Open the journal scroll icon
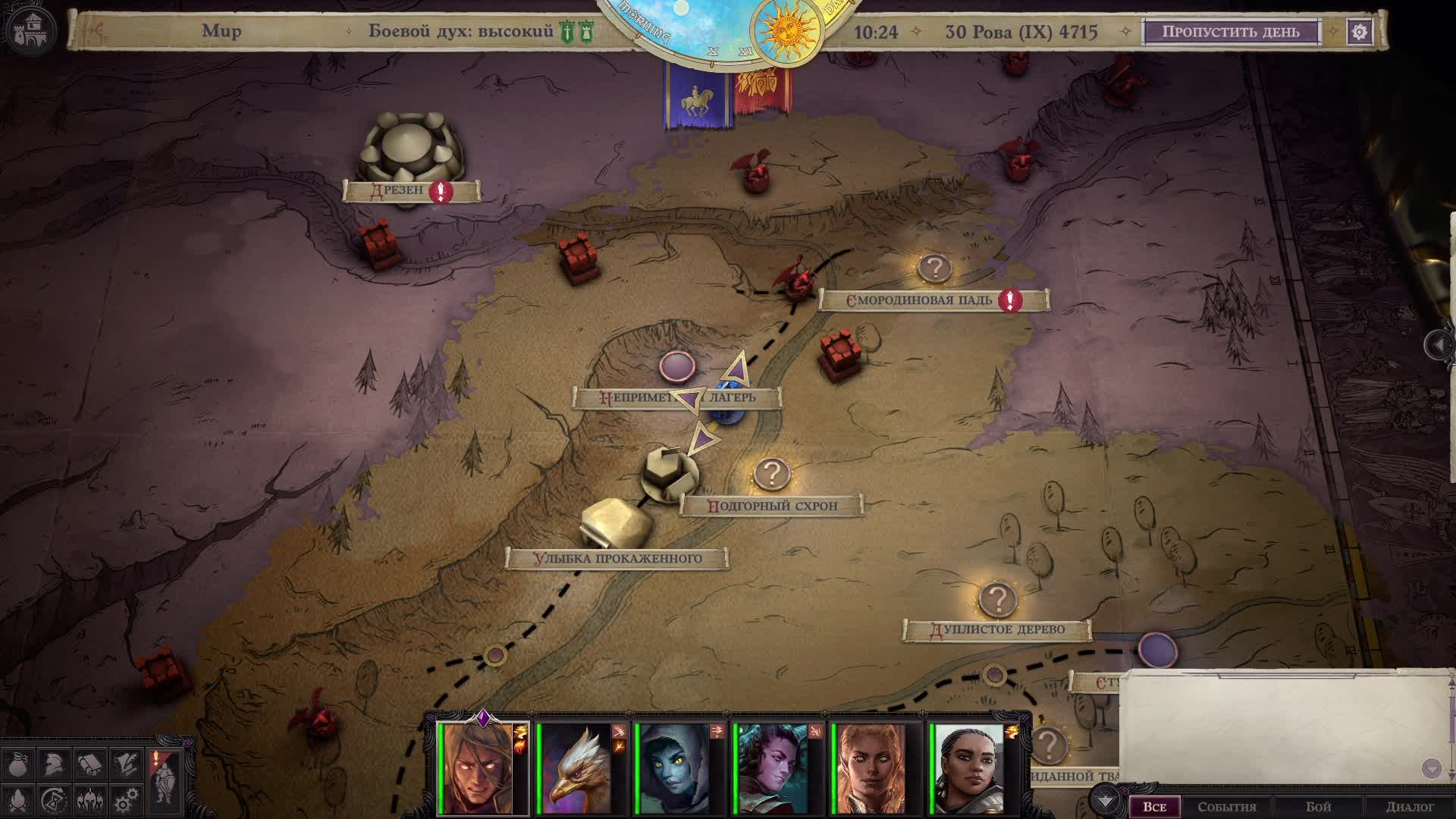Screen dimensions: 1456x819 click(89, 762)
